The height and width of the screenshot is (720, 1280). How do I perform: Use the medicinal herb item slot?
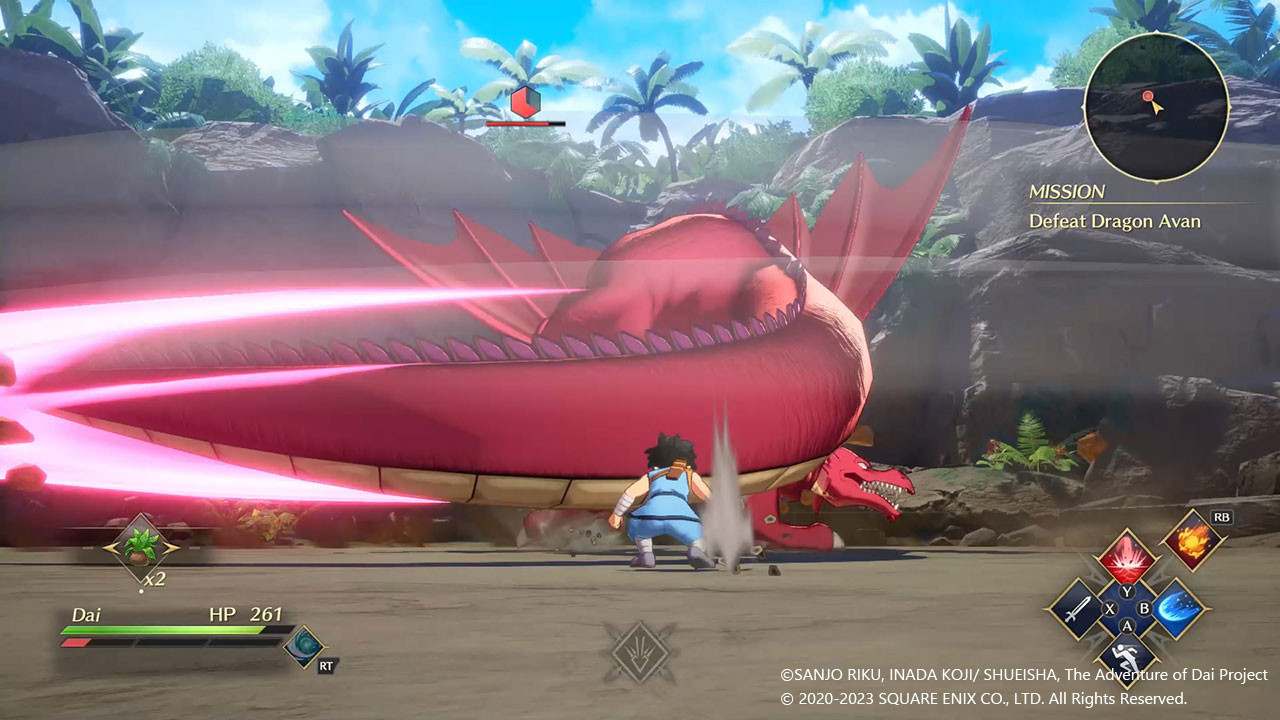click(139, 546)
